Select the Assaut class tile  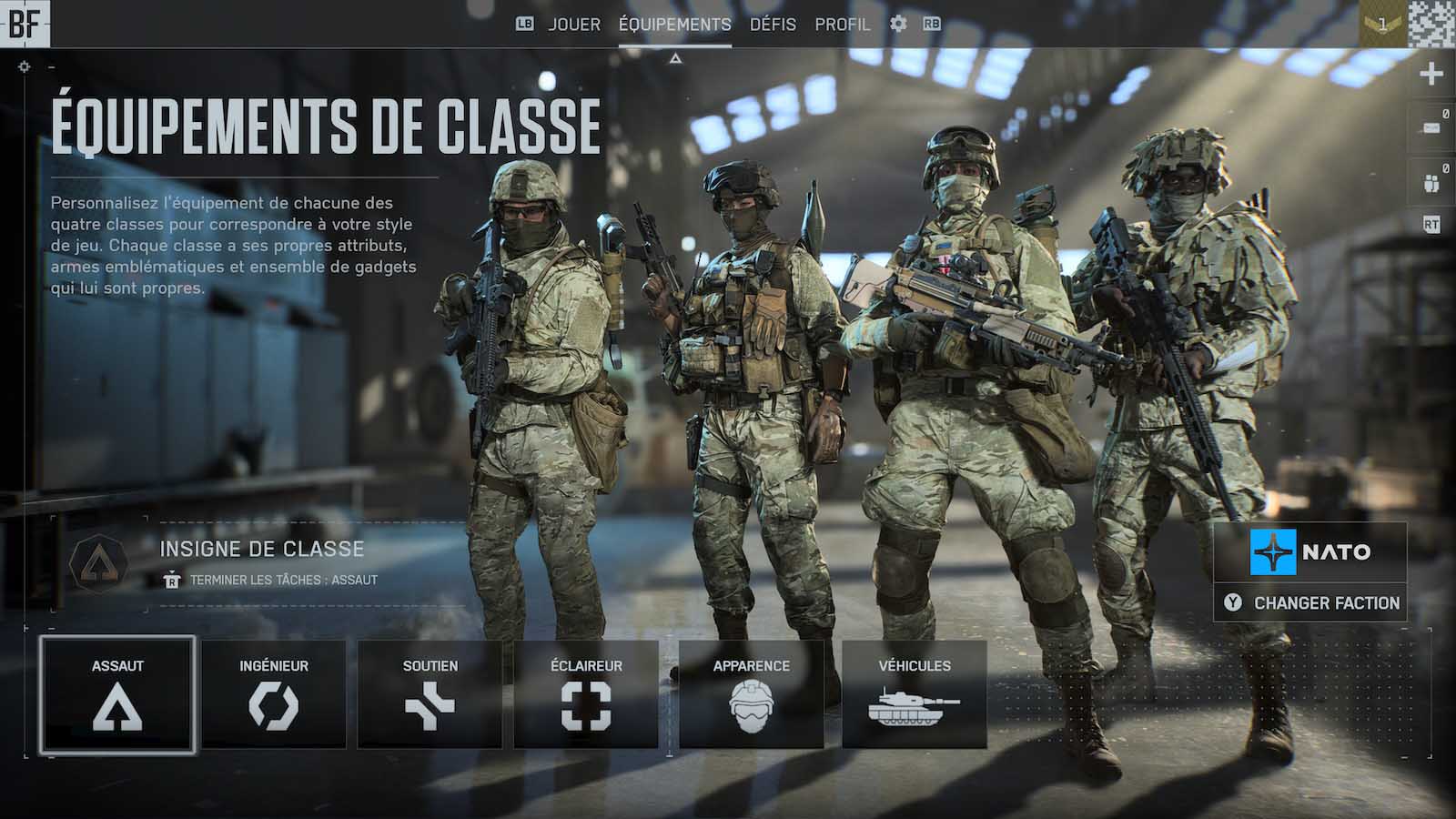click(117, 694)
